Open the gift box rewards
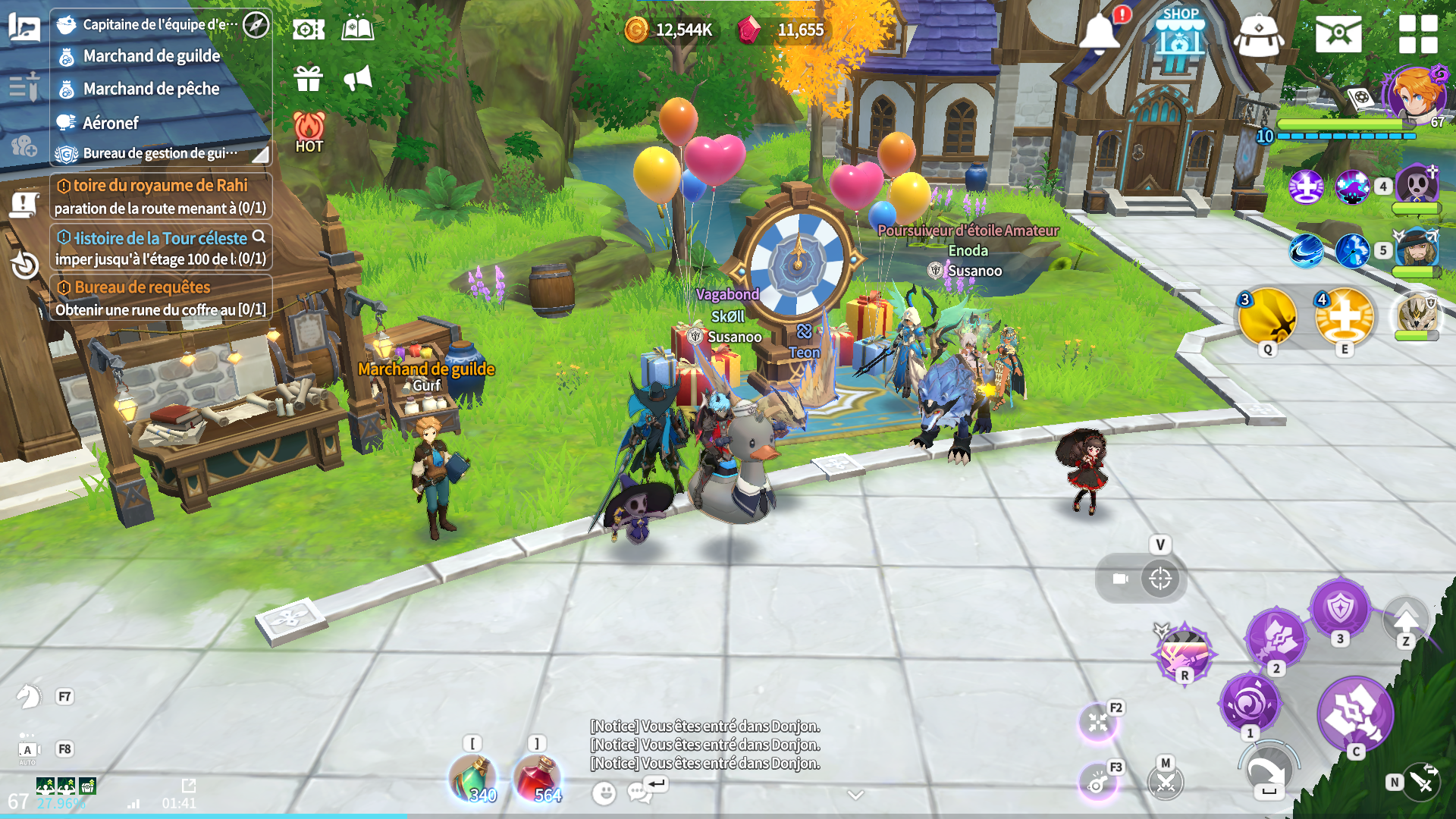The height and width of the screenshot is (819, 1456). pos(309,78)
